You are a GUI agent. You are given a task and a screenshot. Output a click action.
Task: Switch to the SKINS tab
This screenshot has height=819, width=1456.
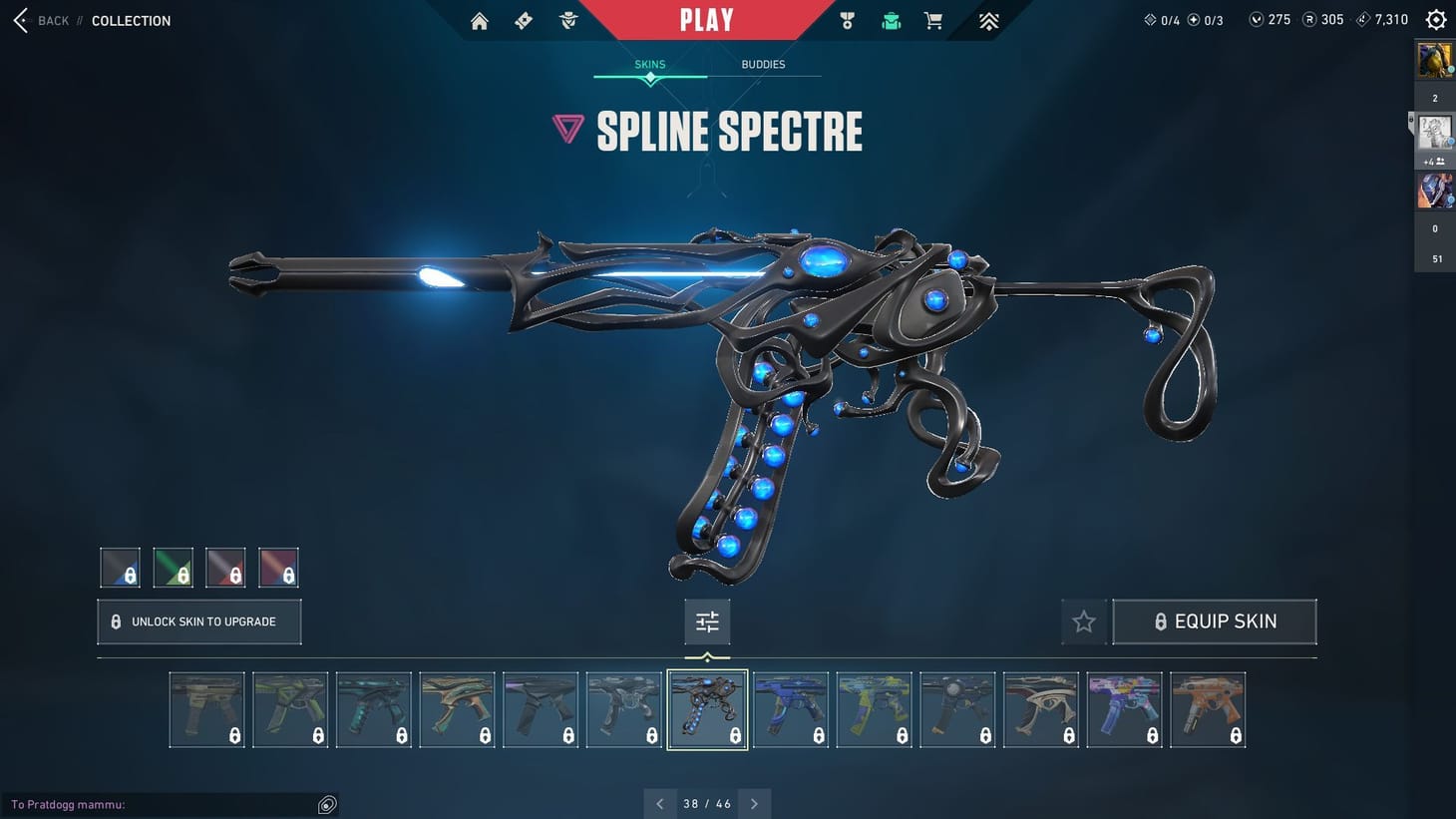click(x=649, y=64)
